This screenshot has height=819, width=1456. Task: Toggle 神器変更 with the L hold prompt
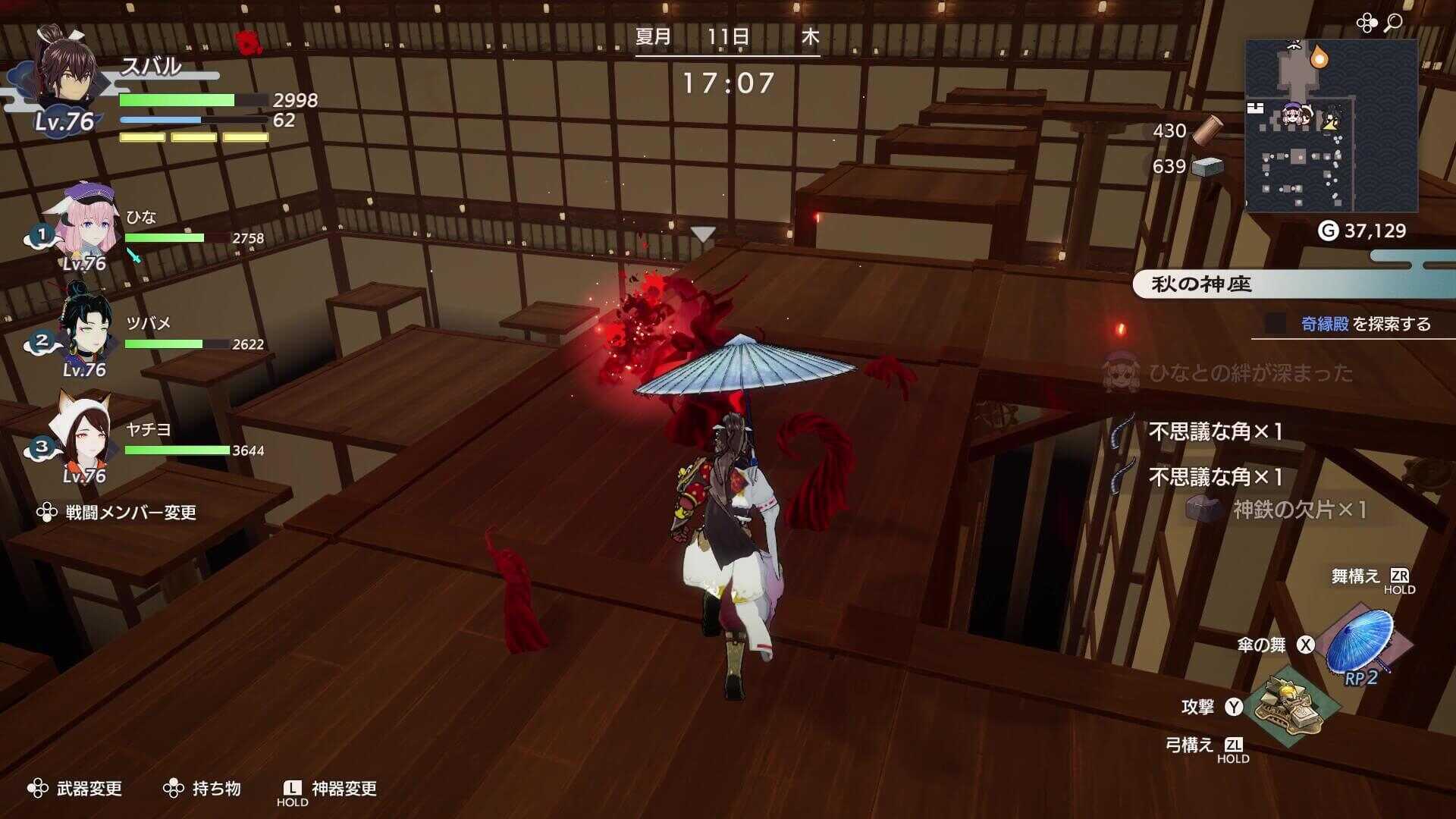(x=340, y=788)
